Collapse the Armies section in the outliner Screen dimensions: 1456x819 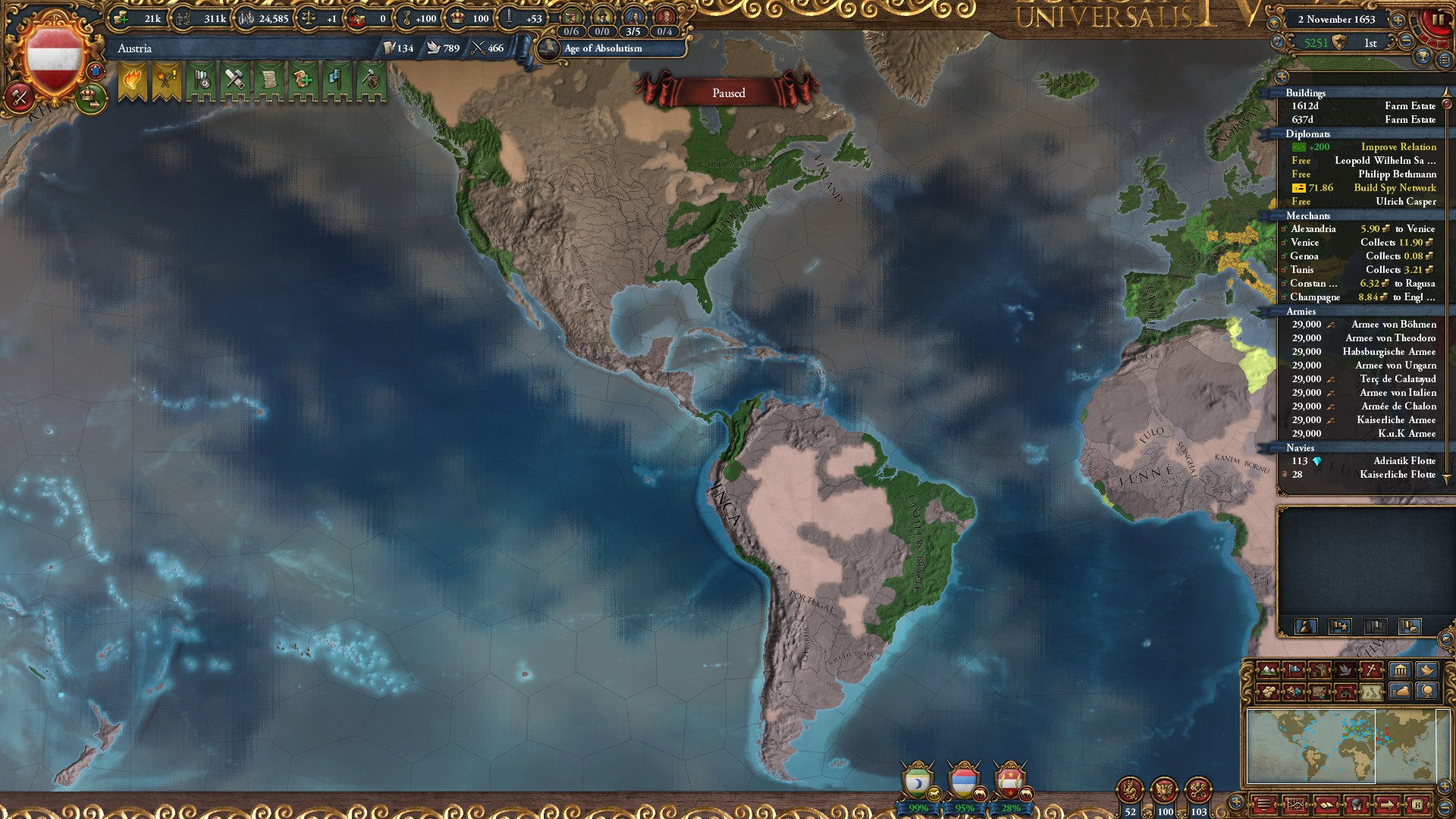click(x=1301, y=312)
